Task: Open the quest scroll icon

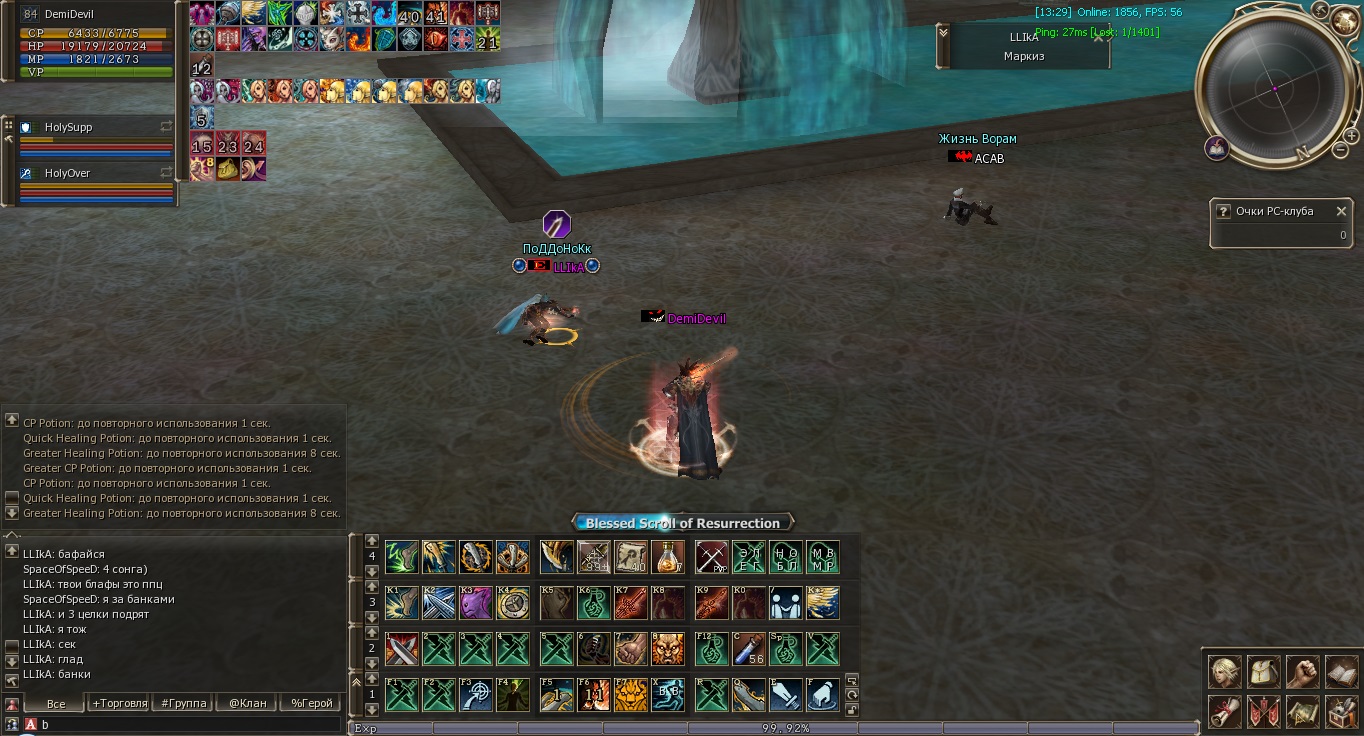Action: pos(1224,711)
